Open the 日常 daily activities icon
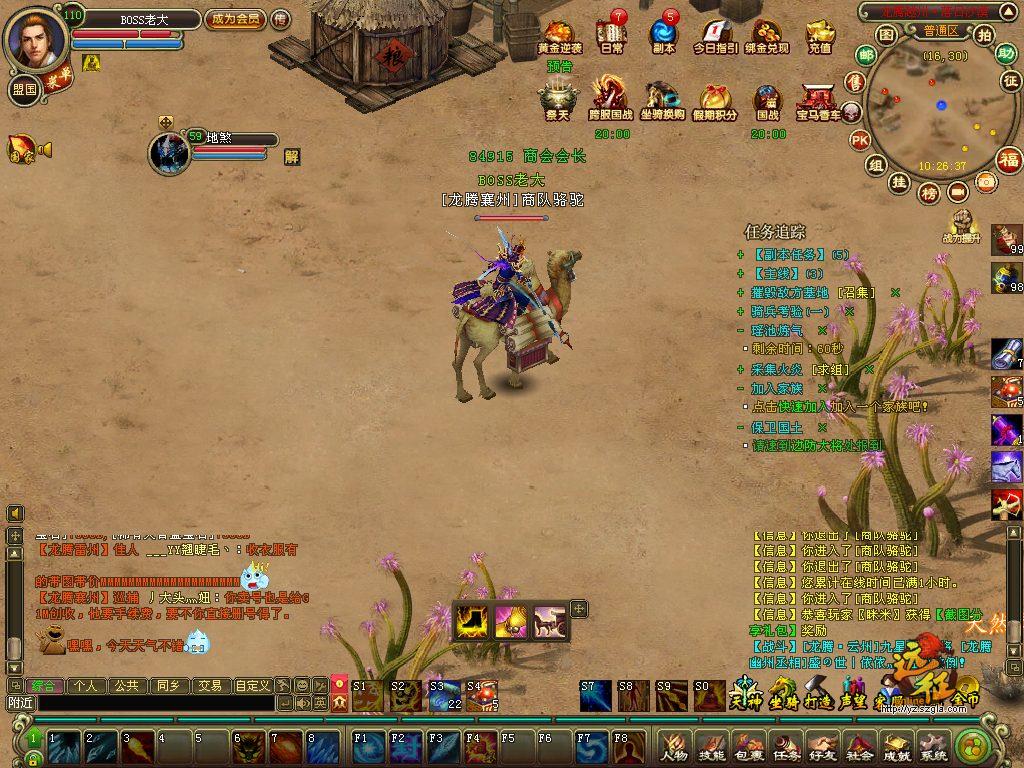 click(612, 35)
